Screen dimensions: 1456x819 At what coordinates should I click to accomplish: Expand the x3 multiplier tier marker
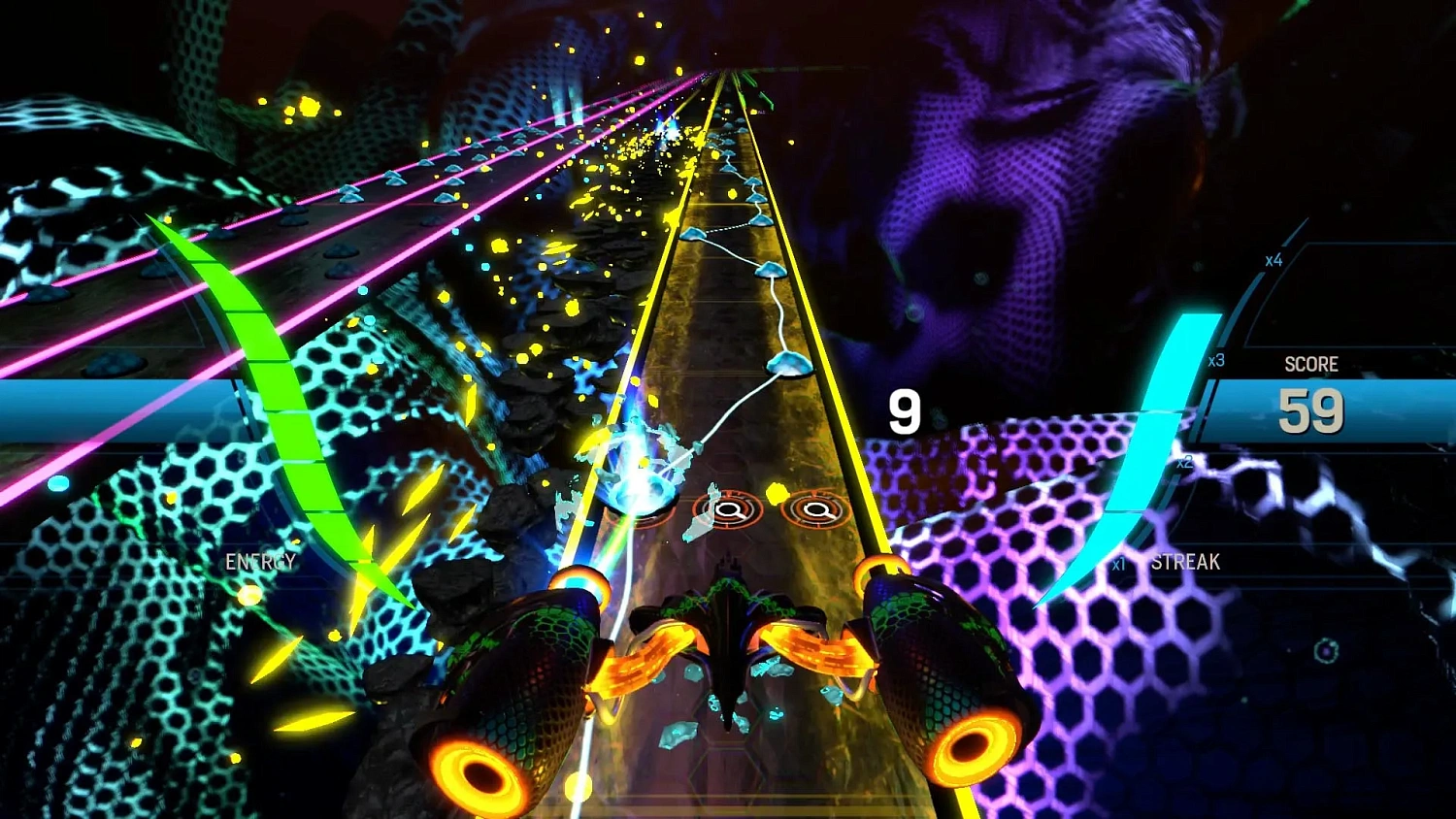[x=1216, y=358]
